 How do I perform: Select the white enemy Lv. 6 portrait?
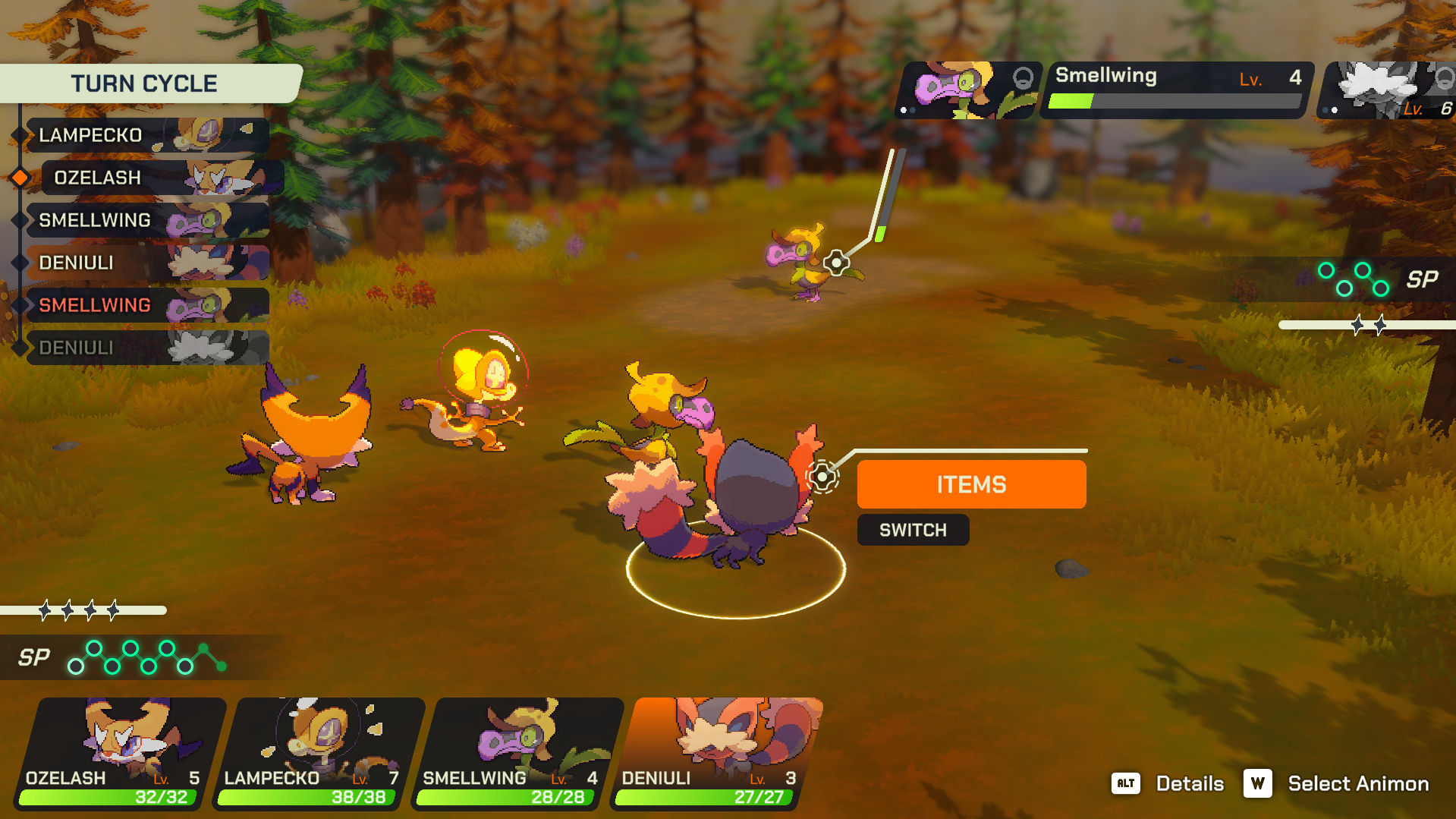click(1387, 90)
